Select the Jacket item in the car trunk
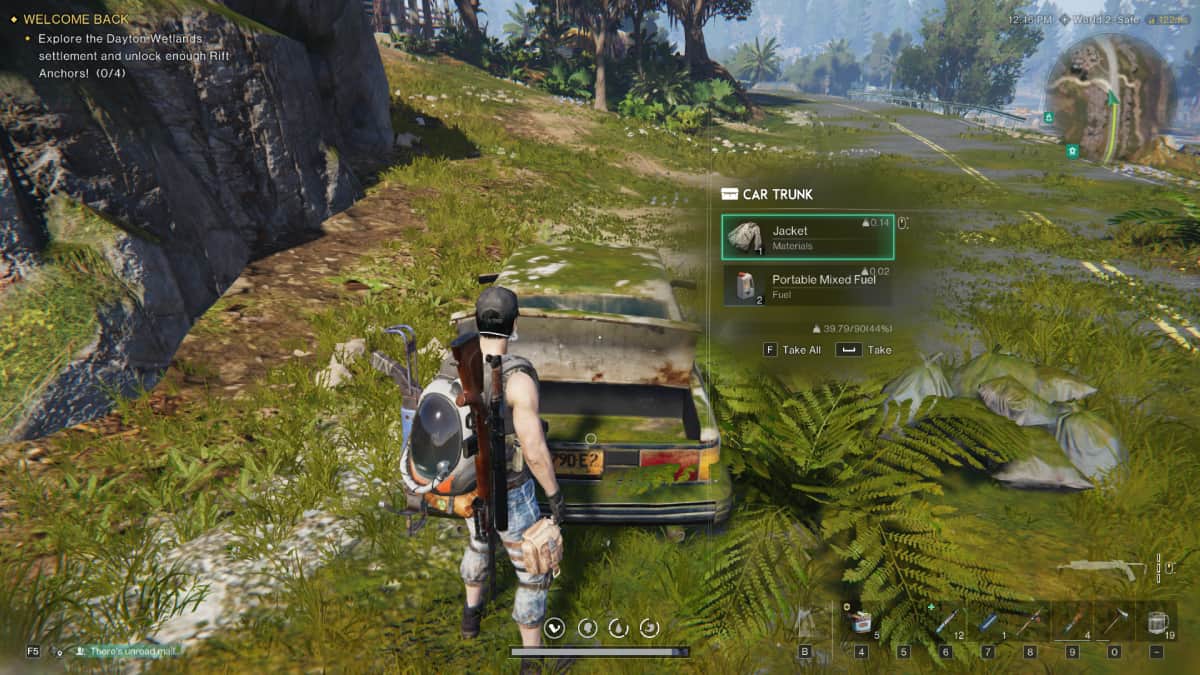 806,237
